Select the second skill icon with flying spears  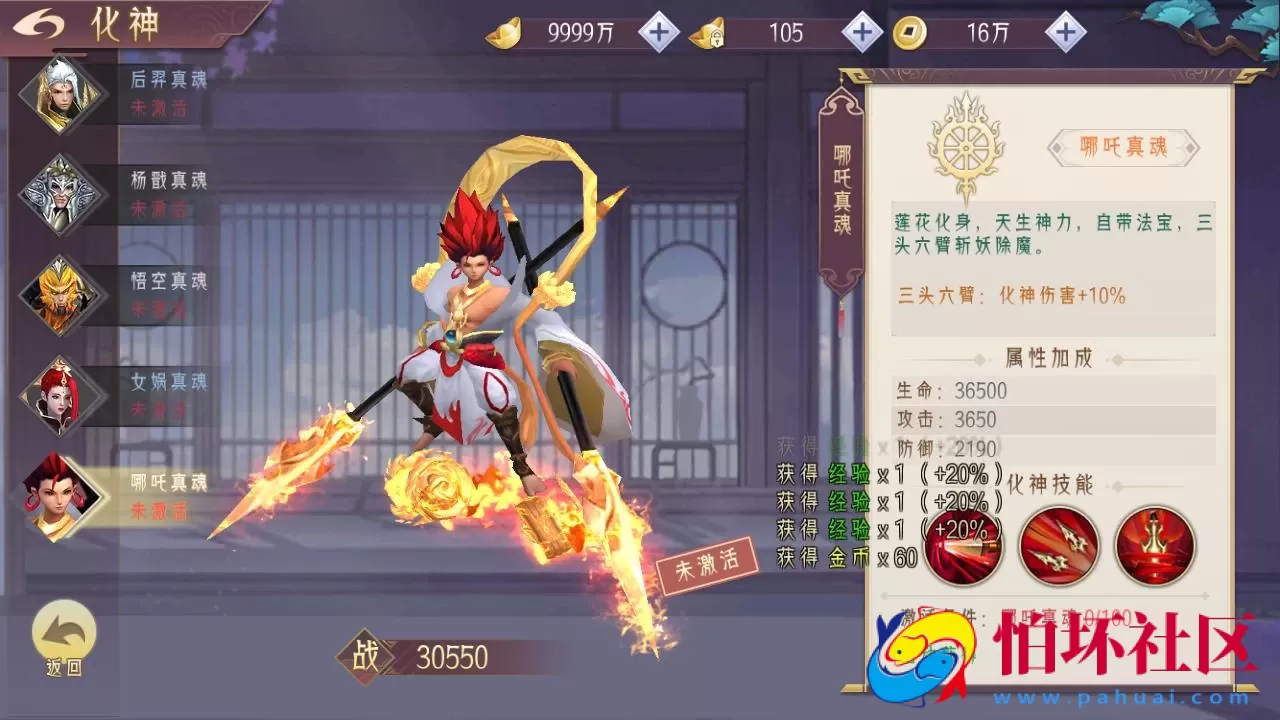coord(1059,546)
